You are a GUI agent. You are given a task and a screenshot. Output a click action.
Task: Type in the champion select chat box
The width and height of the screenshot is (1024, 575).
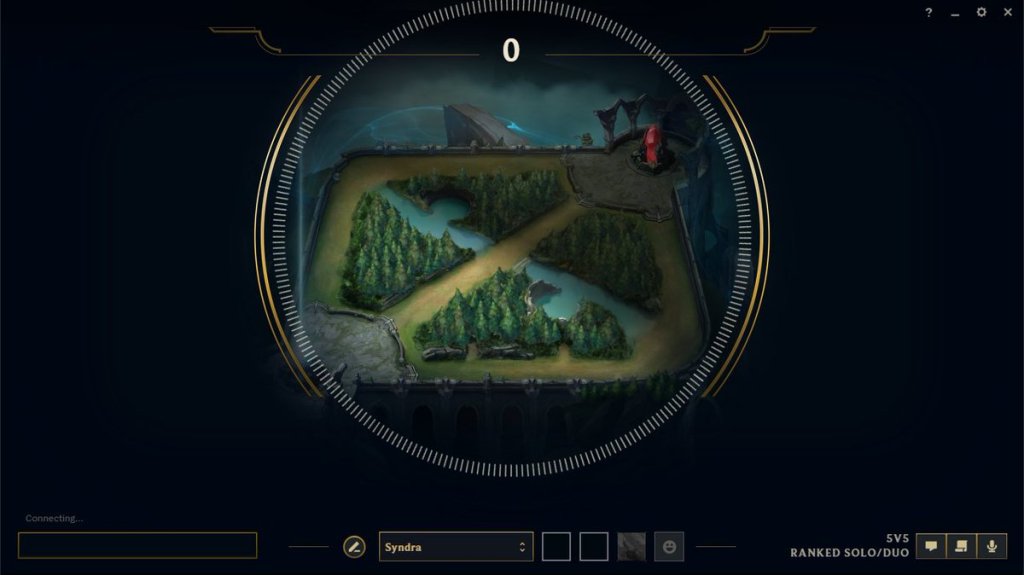coord(137,545)
